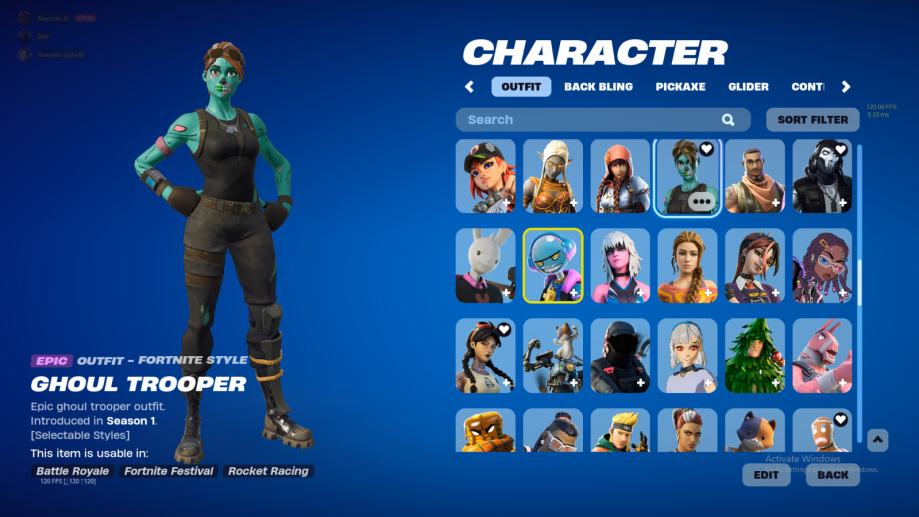Open the three-dot menu on Ghoul Trooper tile
919x517 pixels.
(702, 201)
